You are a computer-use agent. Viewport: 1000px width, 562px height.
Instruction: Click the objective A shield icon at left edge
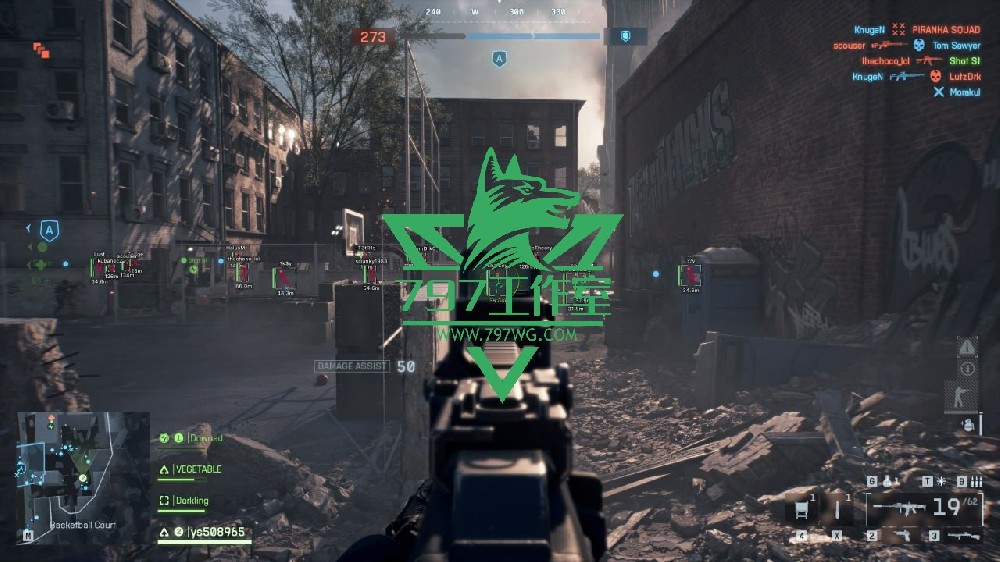coord(48,229)
